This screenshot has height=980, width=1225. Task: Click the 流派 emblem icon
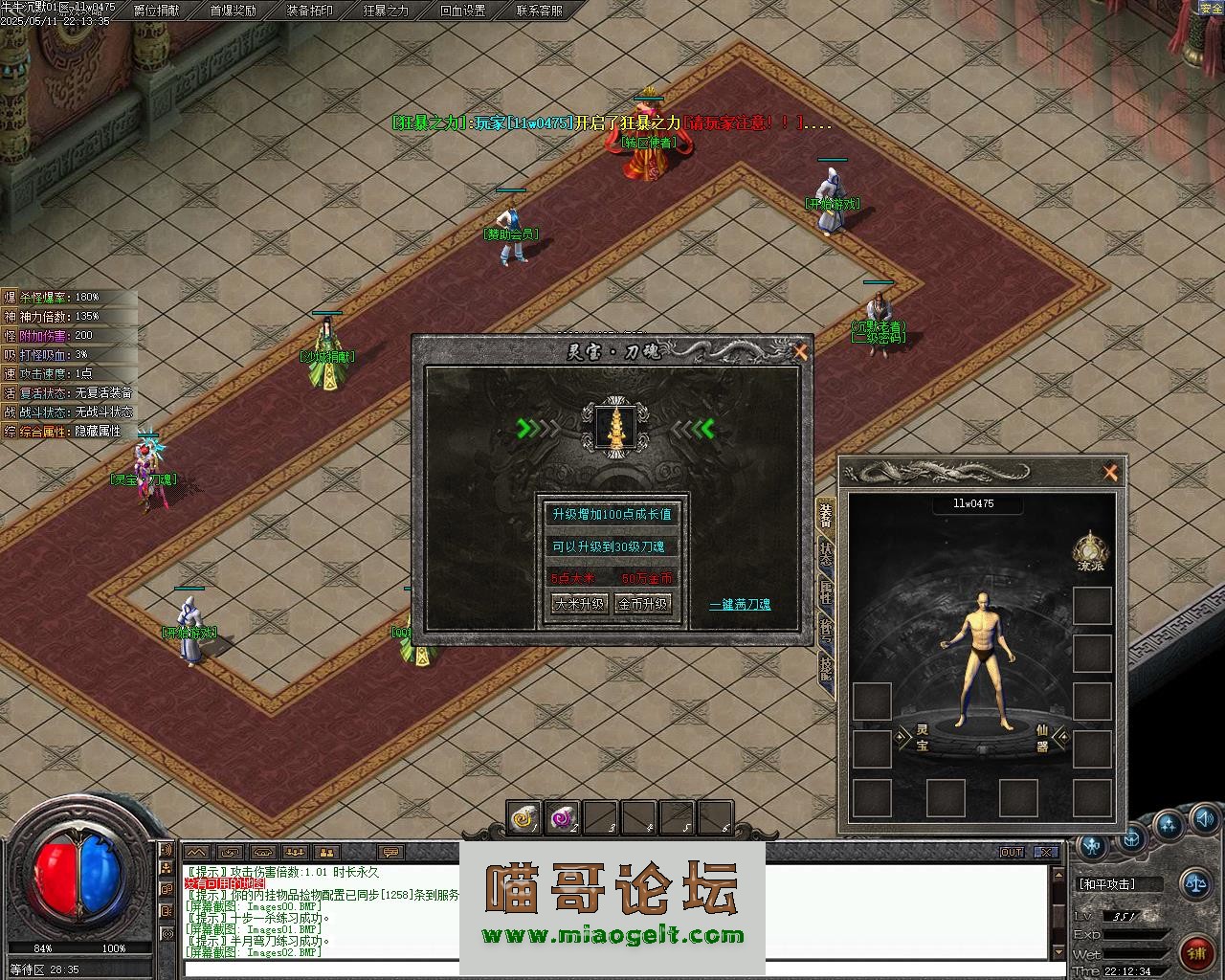click(1090, 550)
